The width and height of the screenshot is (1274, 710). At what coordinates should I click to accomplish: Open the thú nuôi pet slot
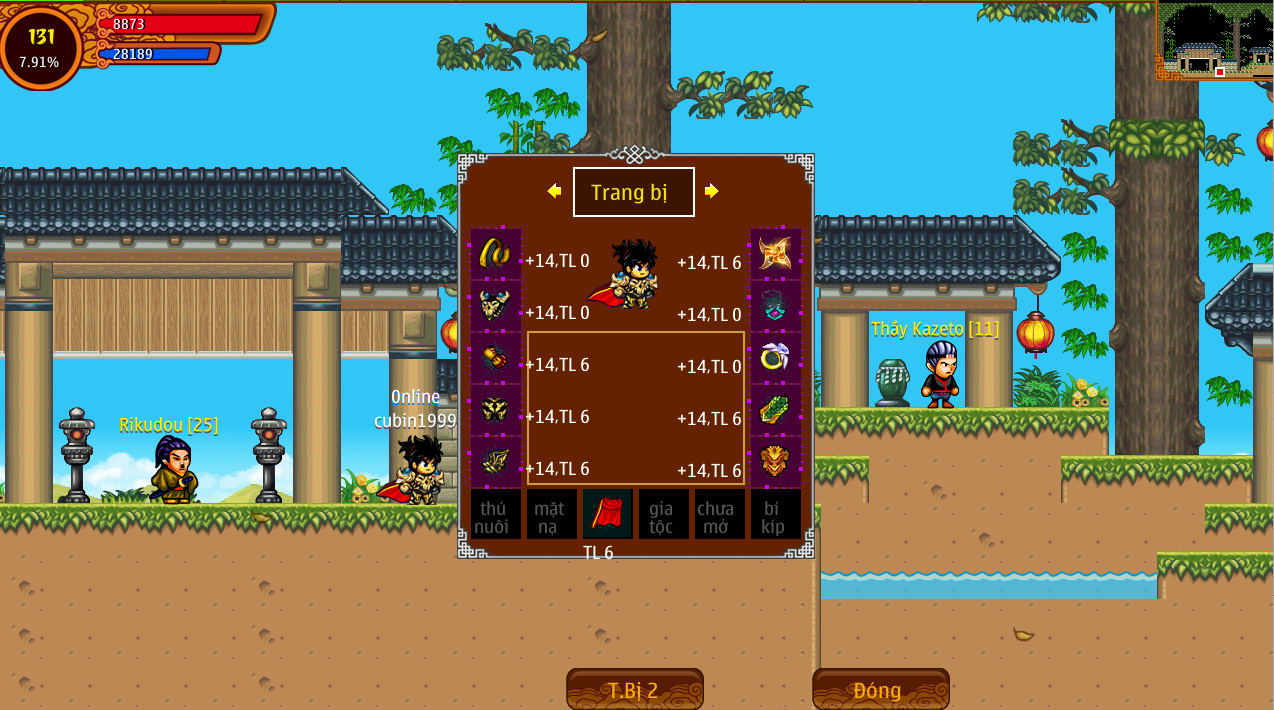(496, 514)
